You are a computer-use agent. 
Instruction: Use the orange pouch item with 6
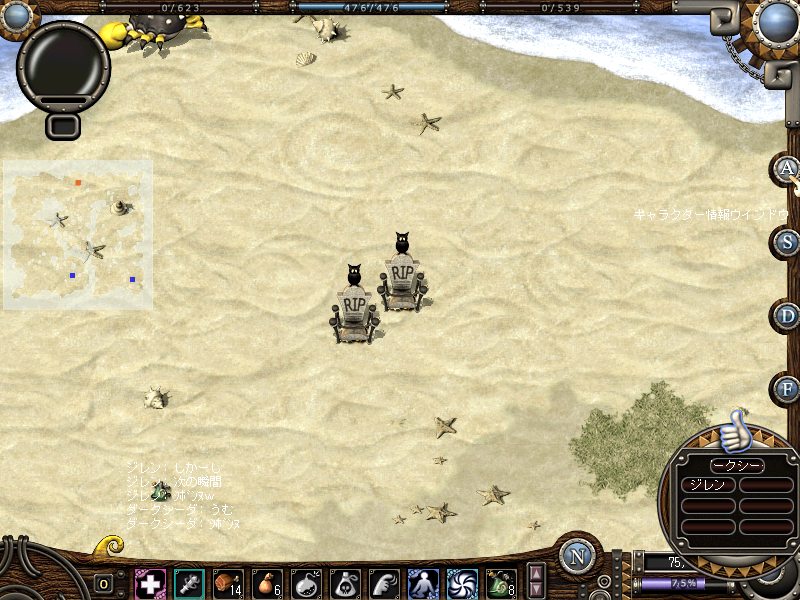pos(267,583)
